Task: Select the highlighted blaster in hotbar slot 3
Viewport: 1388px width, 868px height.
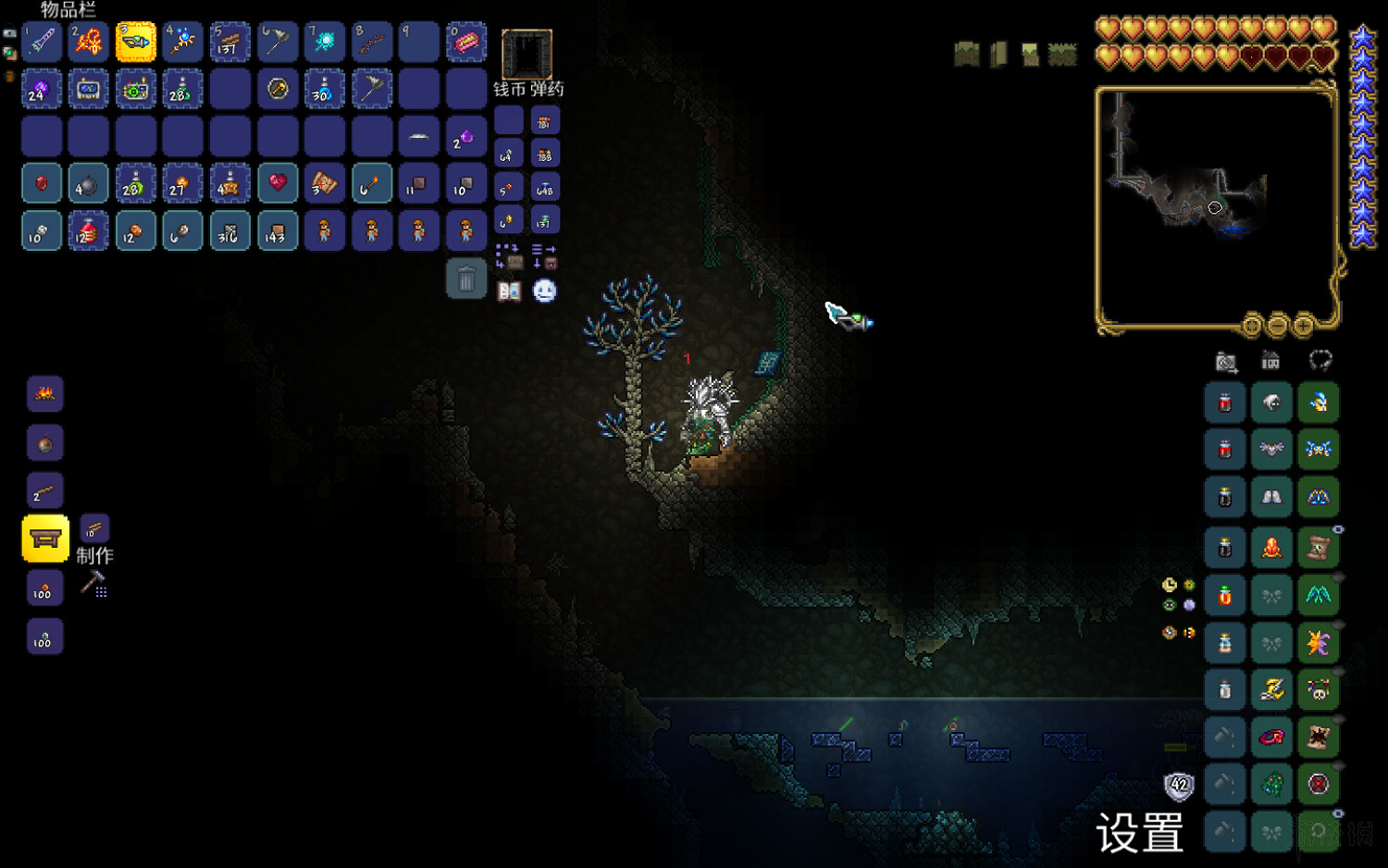Action: pyautogui.click(x=136, y=43)
